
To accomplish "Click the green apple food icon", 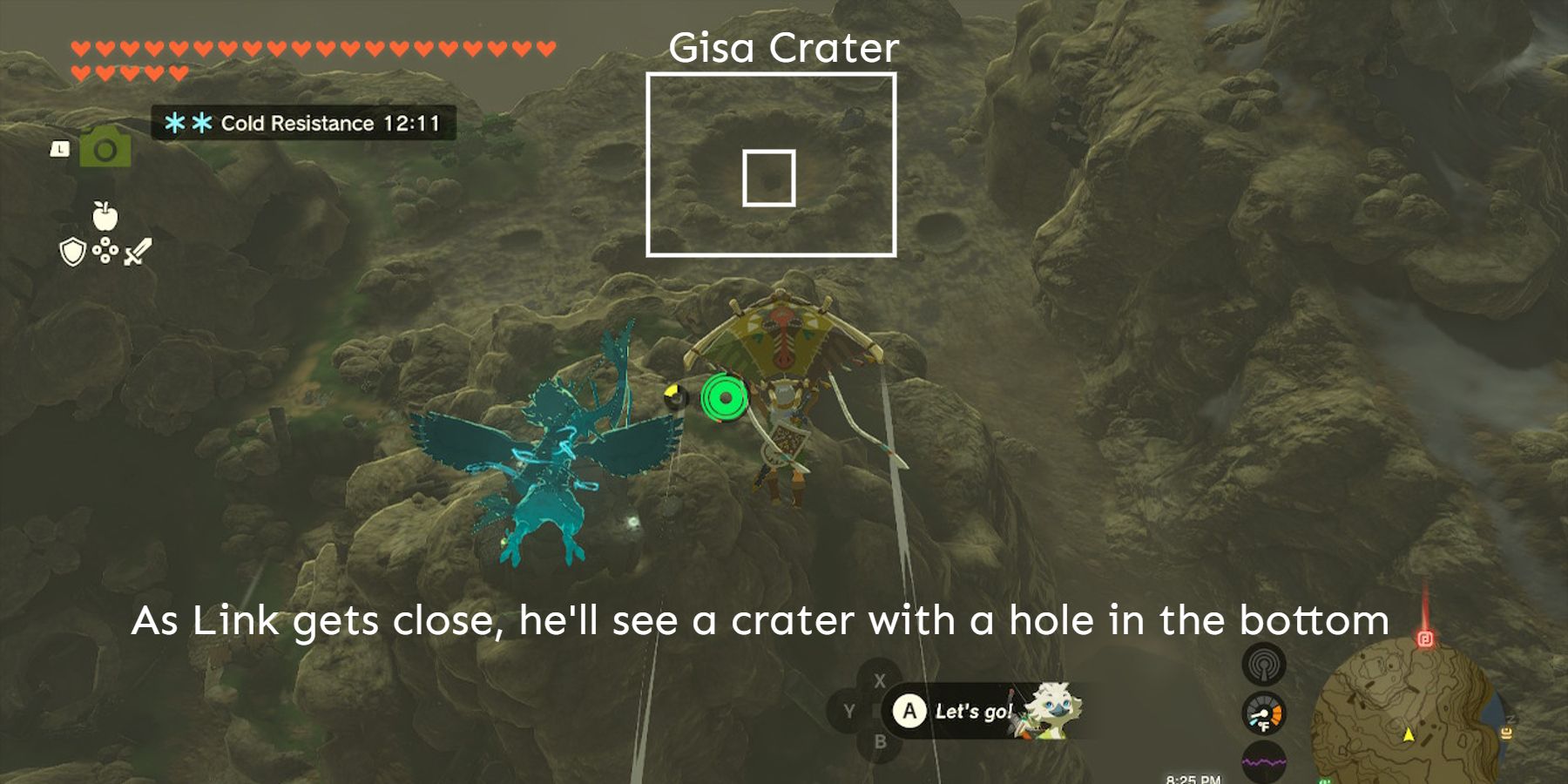I will tap(105, 216).
